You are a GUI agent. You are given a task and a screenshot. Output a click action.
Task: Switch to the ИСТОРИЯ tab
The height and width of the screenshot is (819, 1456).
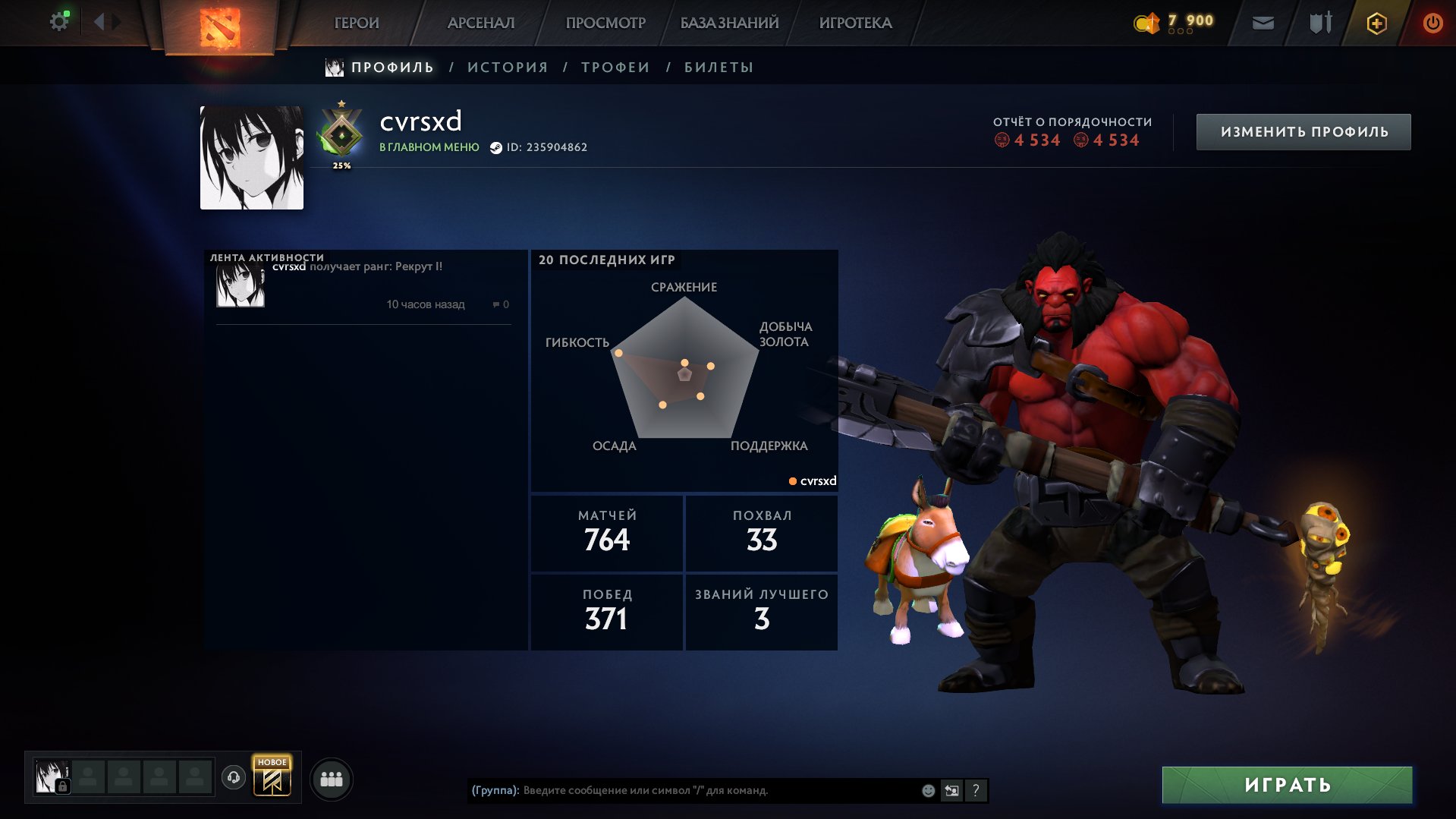pos(507,67)
